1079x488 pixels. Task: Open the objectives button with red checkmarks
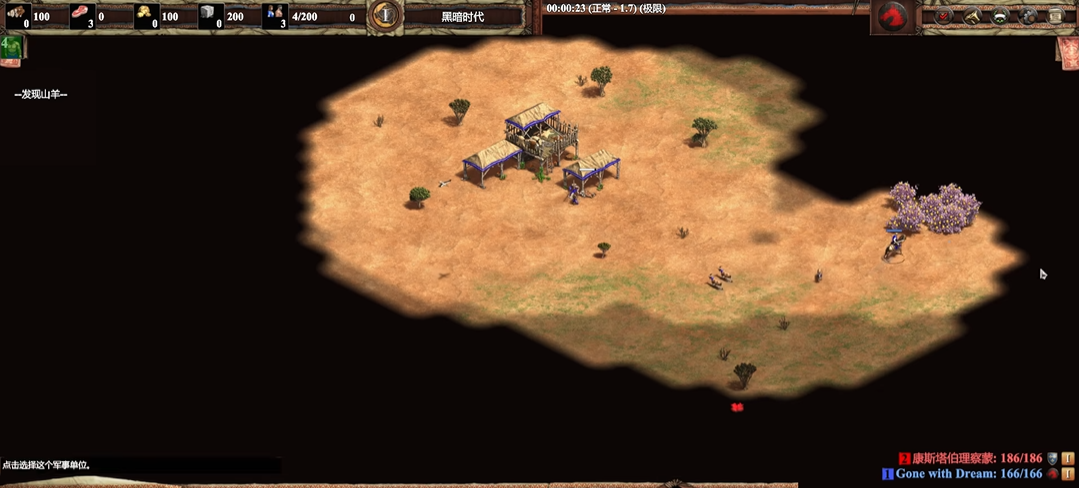[943, 16]
